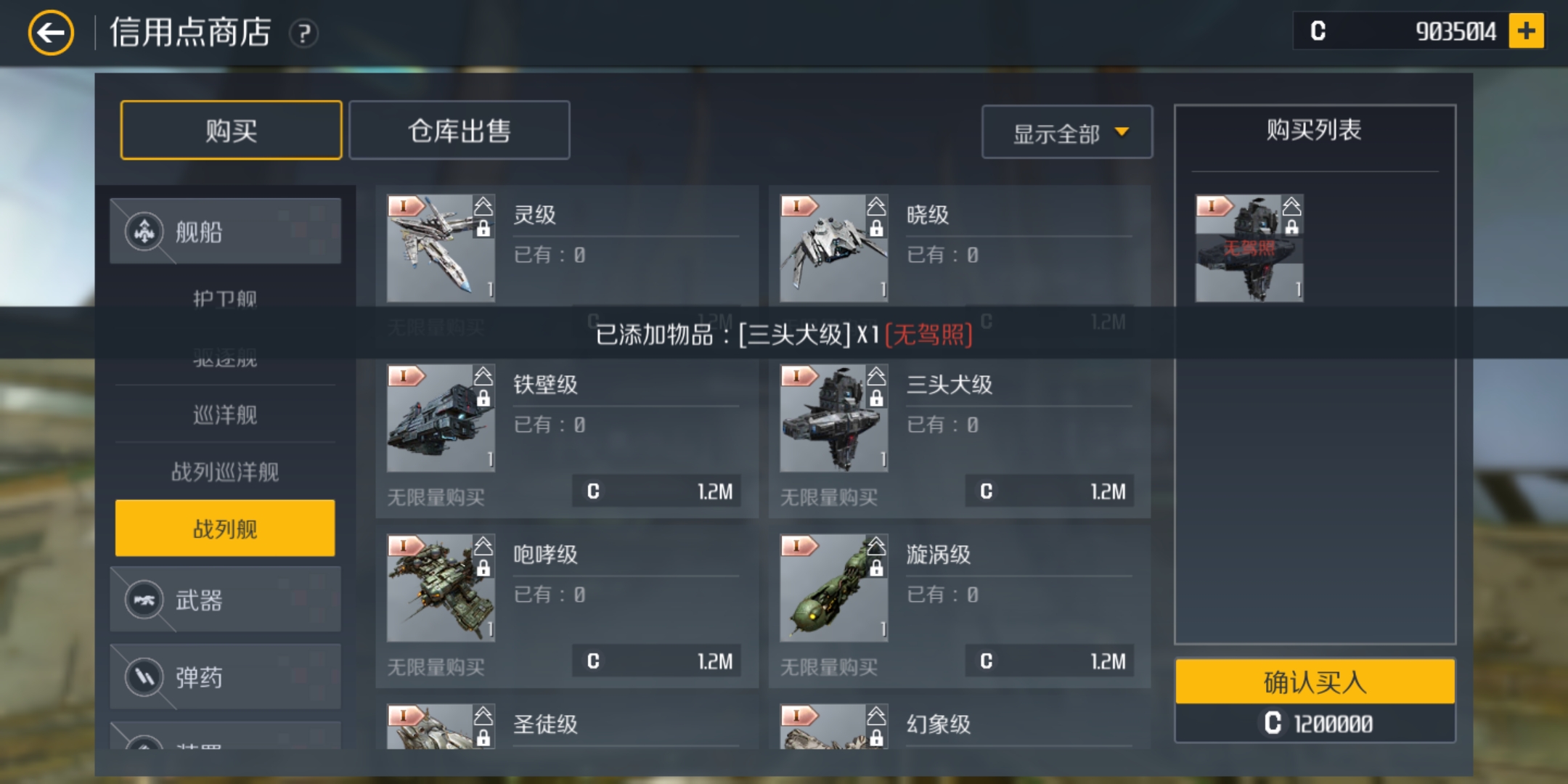Viewport: 1568px width, 784px height.
Task: Select the 巡洋舰 ship type
Action: pyautogui.click(x=225, y=414)
